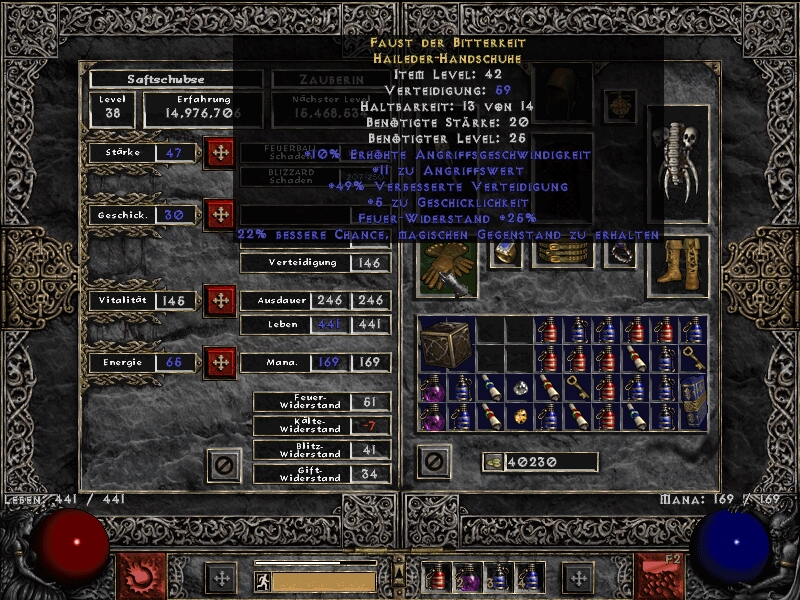Viewport: 800px width, 600px height.
Task: Open the left-click fire skill selector
Action: pos(142,575)
